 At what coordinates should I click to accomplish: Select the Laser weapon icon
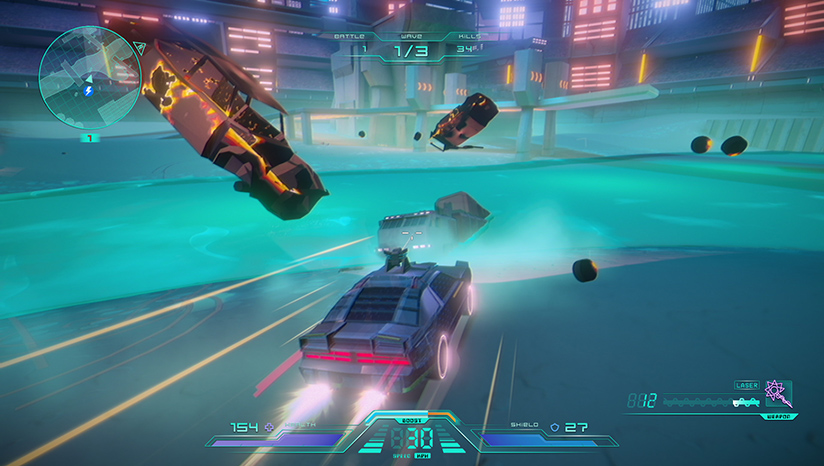point(777,392)
